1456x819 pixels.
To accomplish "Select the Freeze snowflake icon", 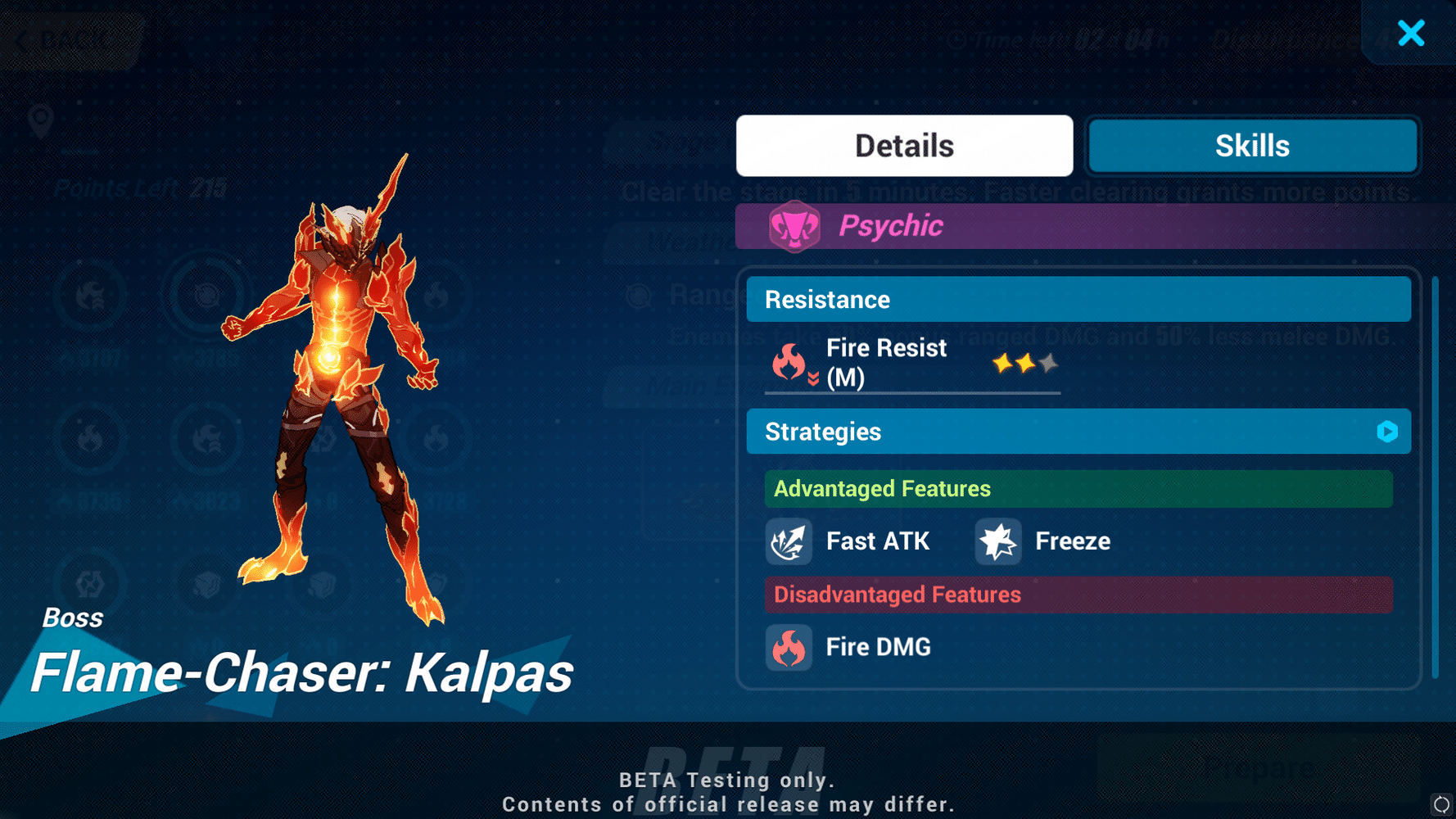I will click(x=997, y=541).
